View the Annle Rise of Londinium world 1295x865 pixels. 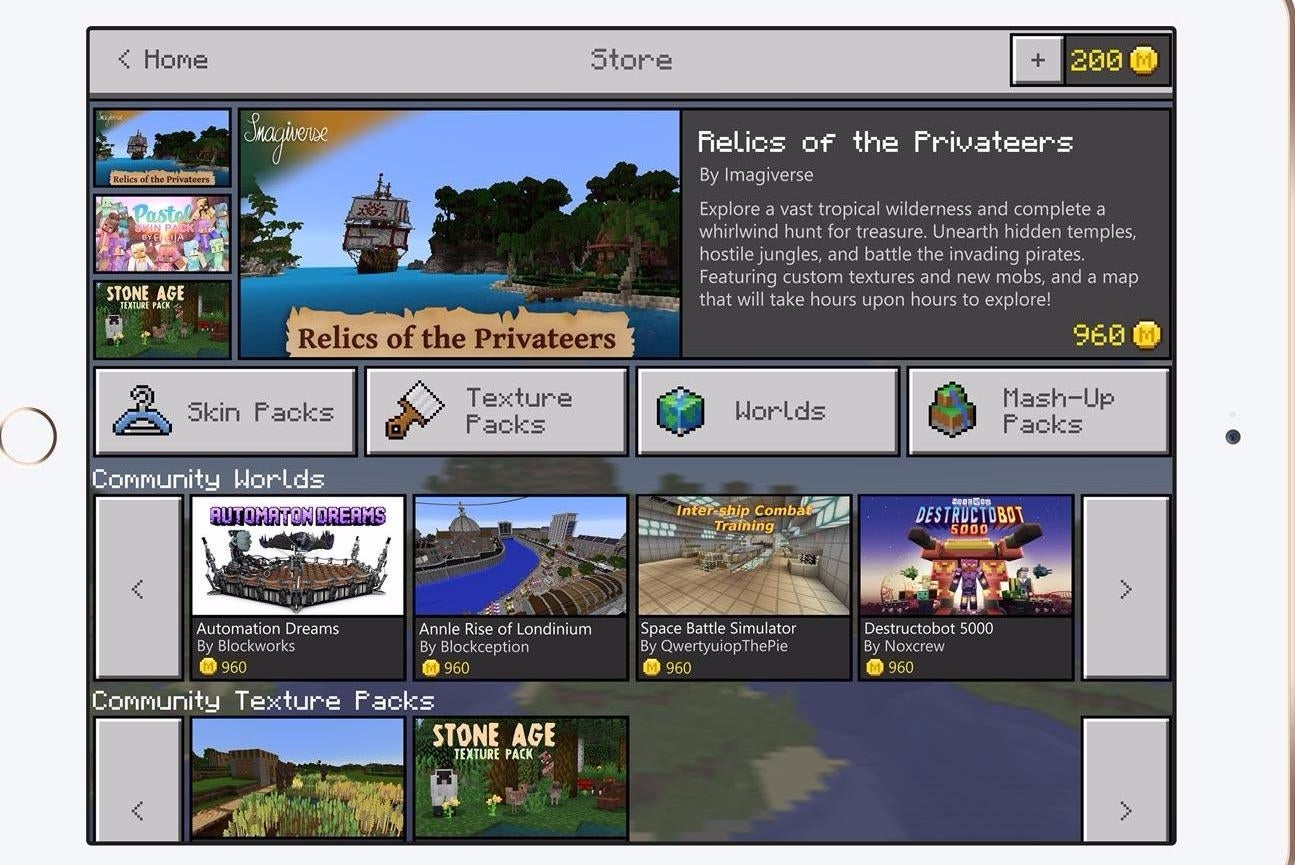point(520,557)
